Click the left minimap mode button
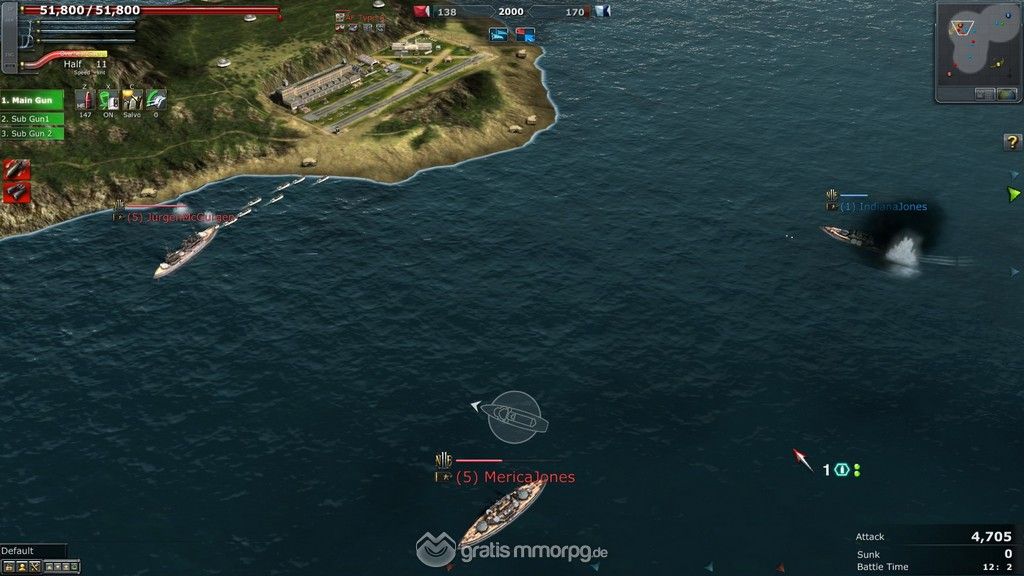The height and width of the screenshot is (576, 1024). 984,94
